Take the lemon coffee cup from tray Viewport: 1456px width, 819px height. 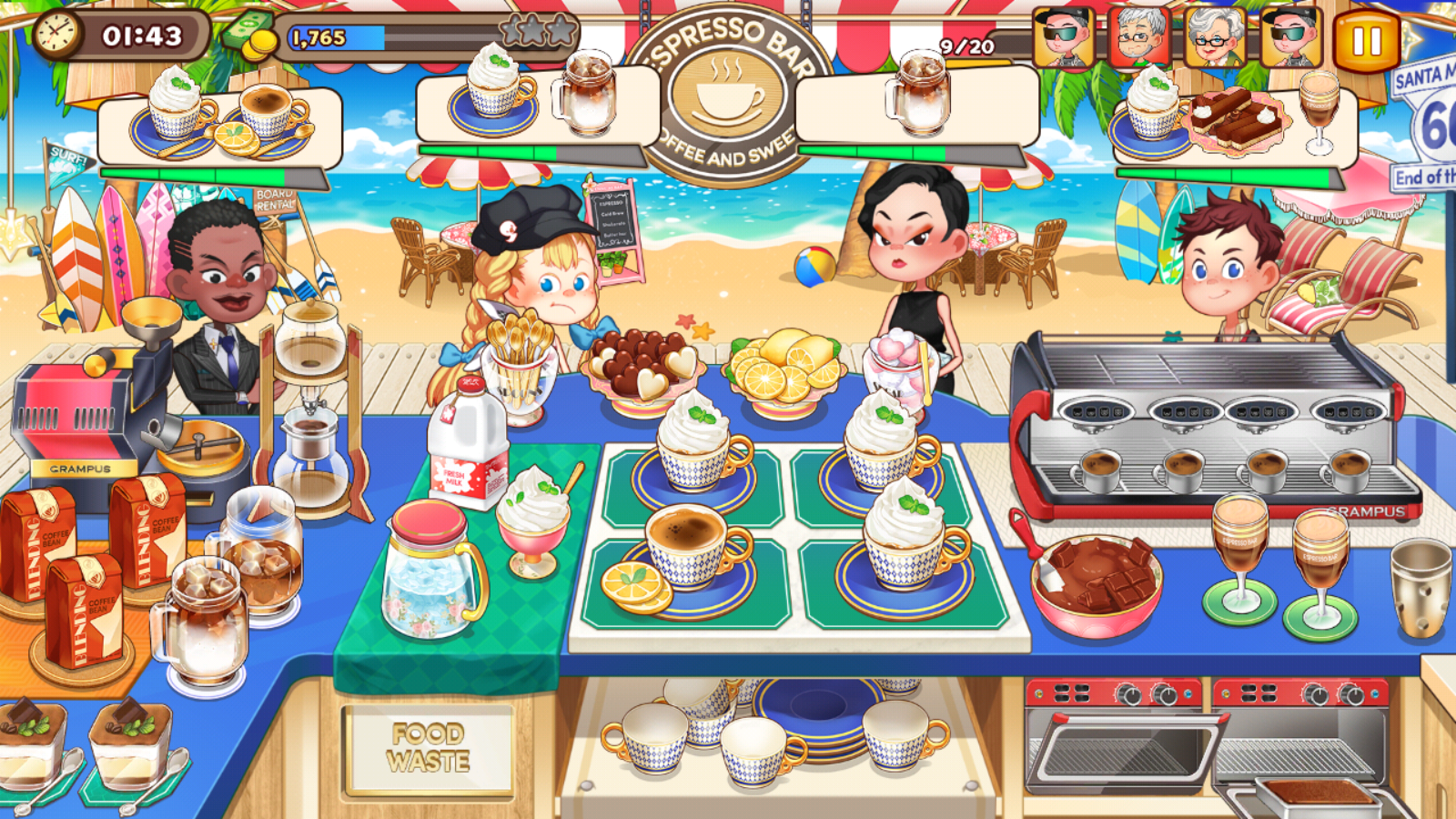pyautogui.click(x=684, y=557)
